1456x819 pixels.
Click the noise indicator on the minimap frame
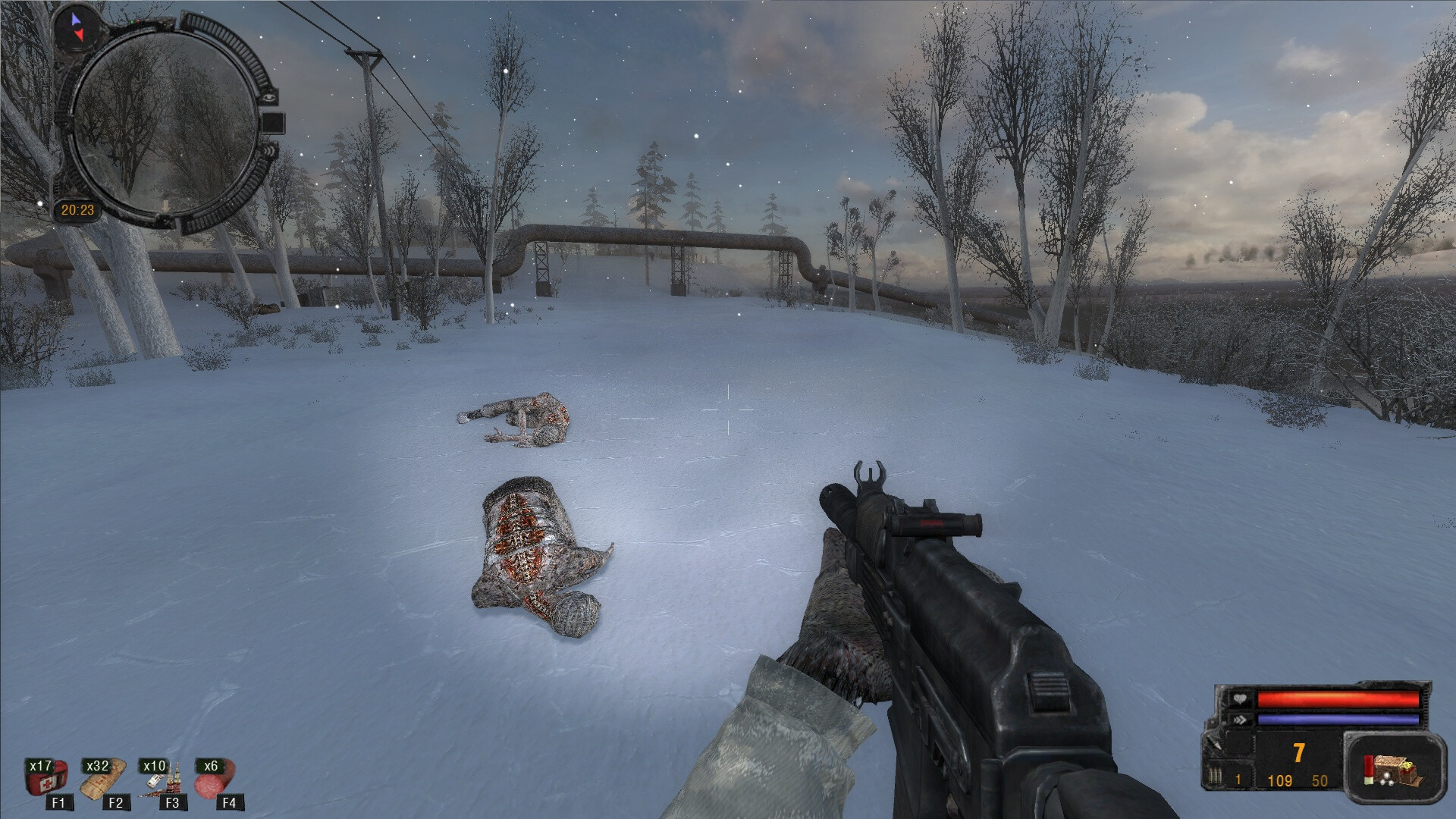[268, 152]
